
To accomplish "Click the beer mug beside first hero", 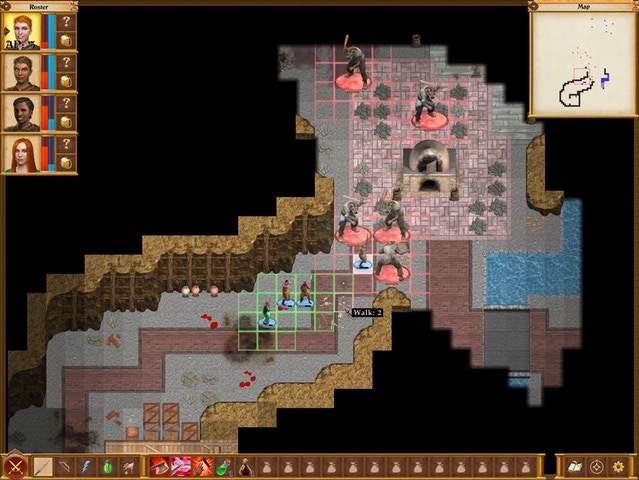I will coord(66,41).
